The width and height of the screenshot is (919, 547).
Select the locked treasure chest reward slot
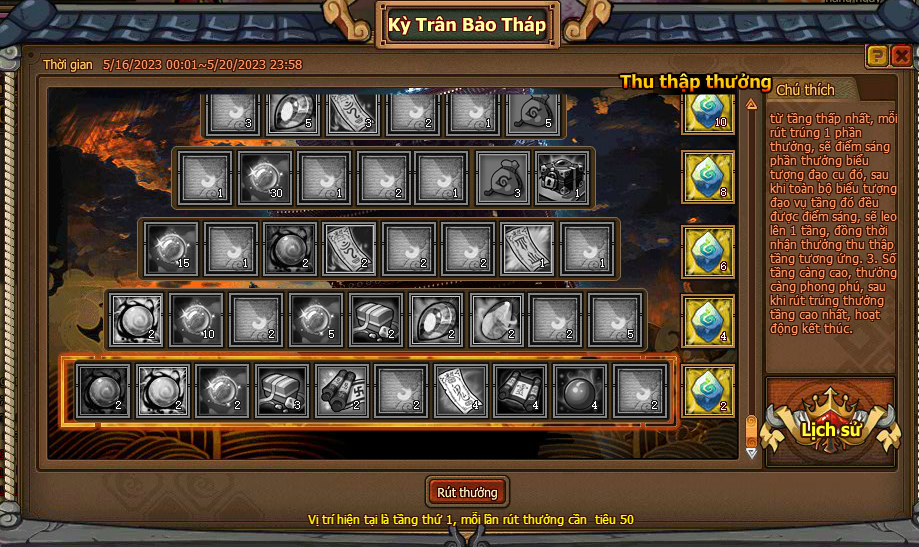click(563, 178)
